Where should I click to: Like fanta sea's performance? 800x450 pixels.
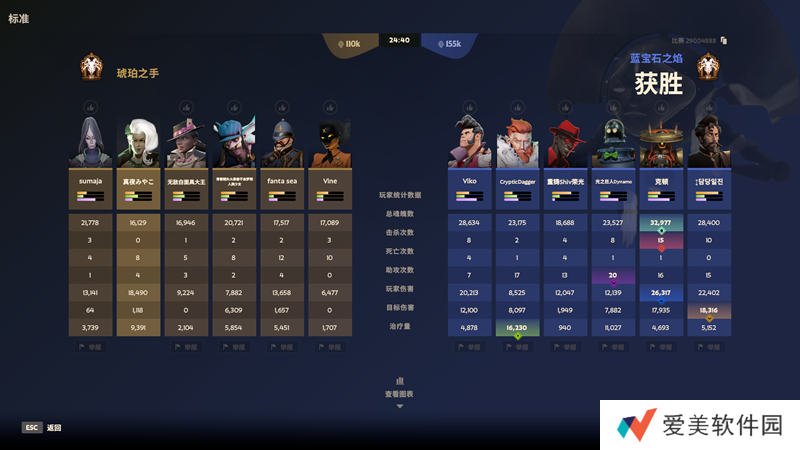[x=281, y=107]
